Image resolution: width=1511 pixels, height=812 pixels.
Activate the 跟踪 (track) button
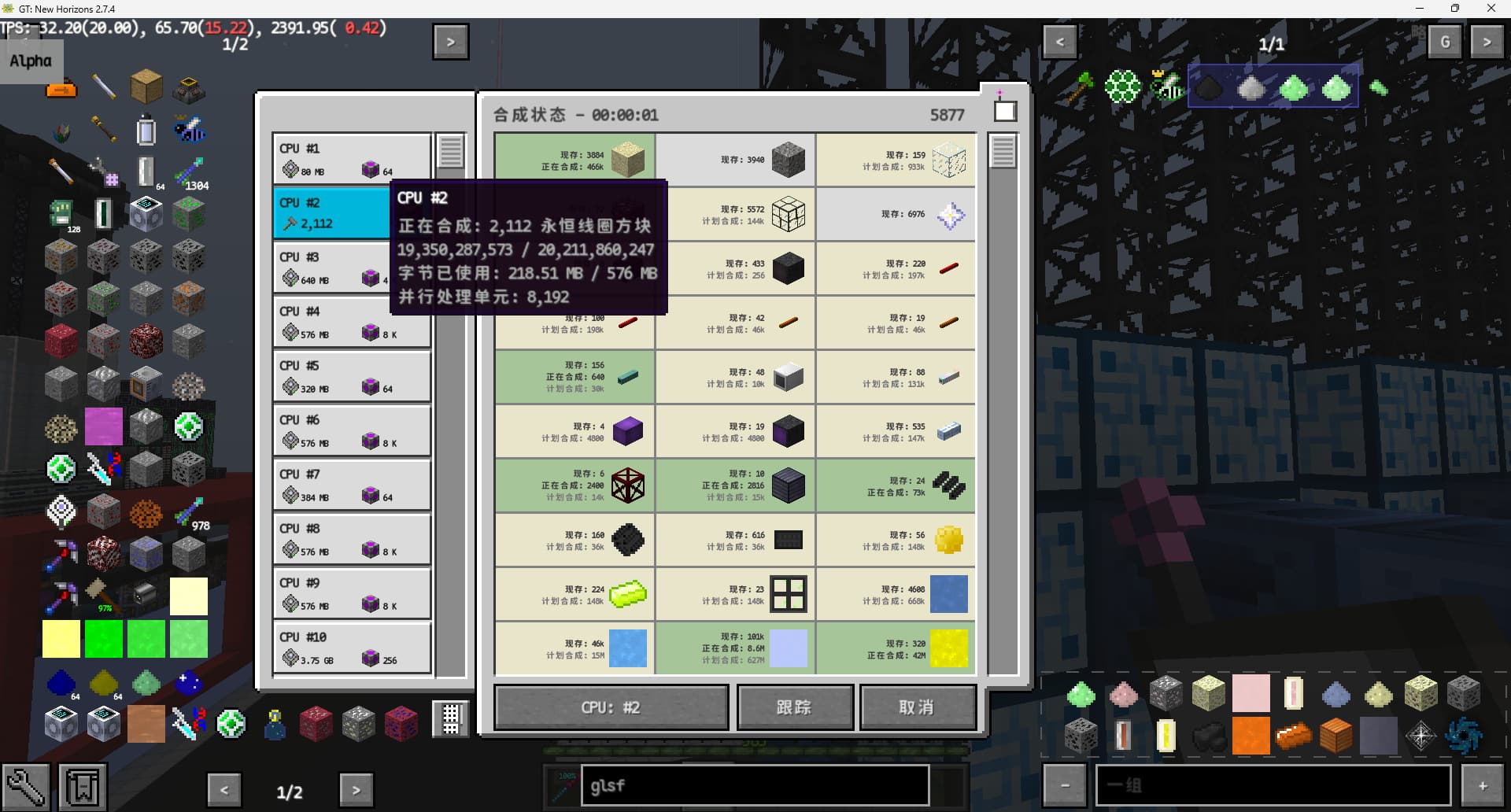click(x=794, y=707)
